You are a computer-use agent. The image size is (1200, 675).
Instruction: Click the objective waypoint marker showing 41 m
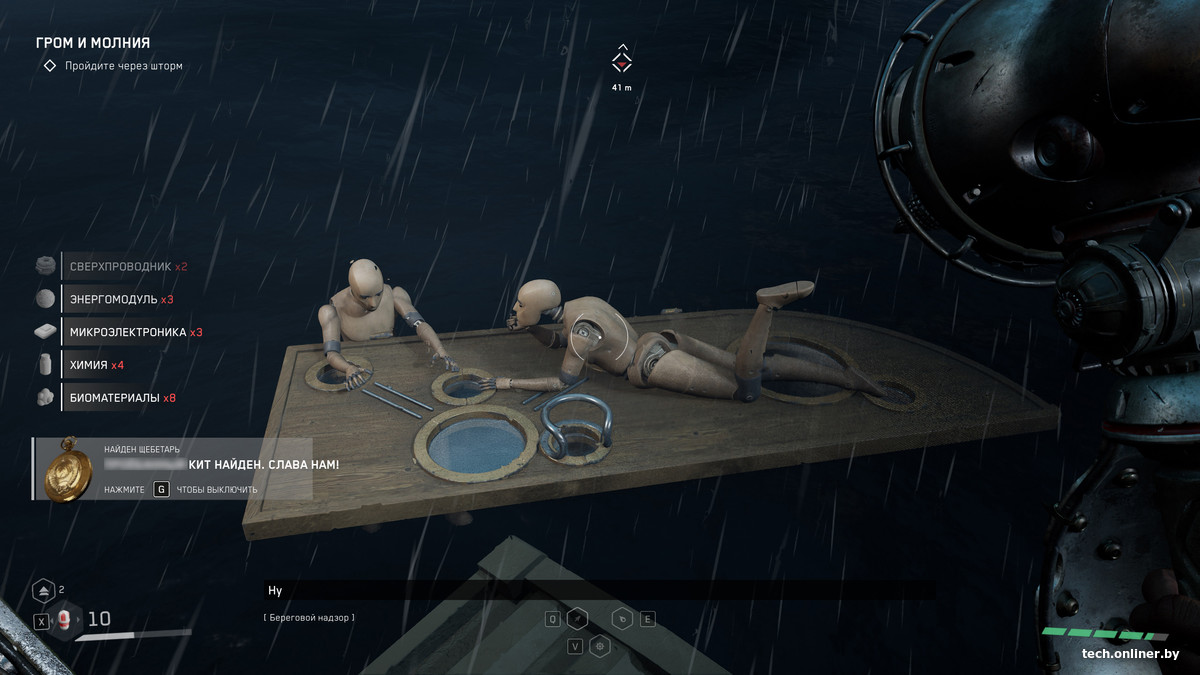622,60
